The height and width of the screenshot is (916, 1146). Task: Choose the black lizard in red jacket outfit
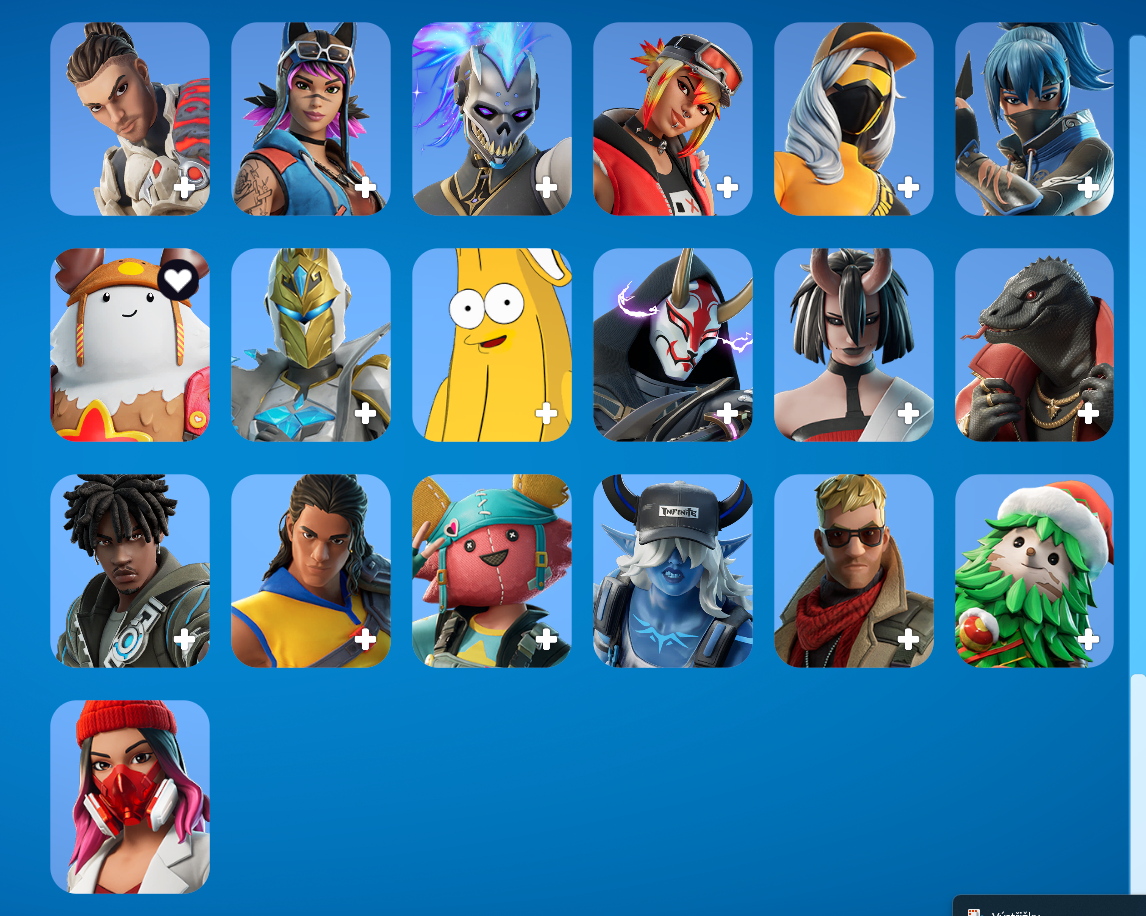tap(1034, 344)
